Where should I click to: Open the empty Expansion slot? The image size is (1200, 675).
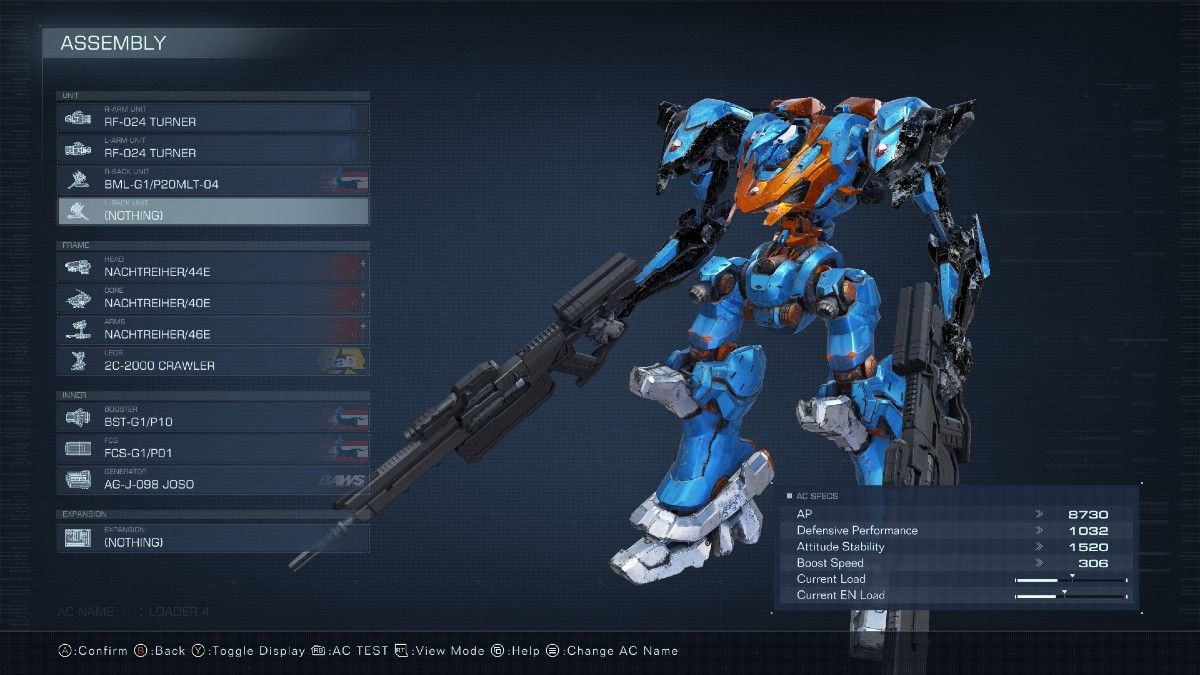[213, 537]
